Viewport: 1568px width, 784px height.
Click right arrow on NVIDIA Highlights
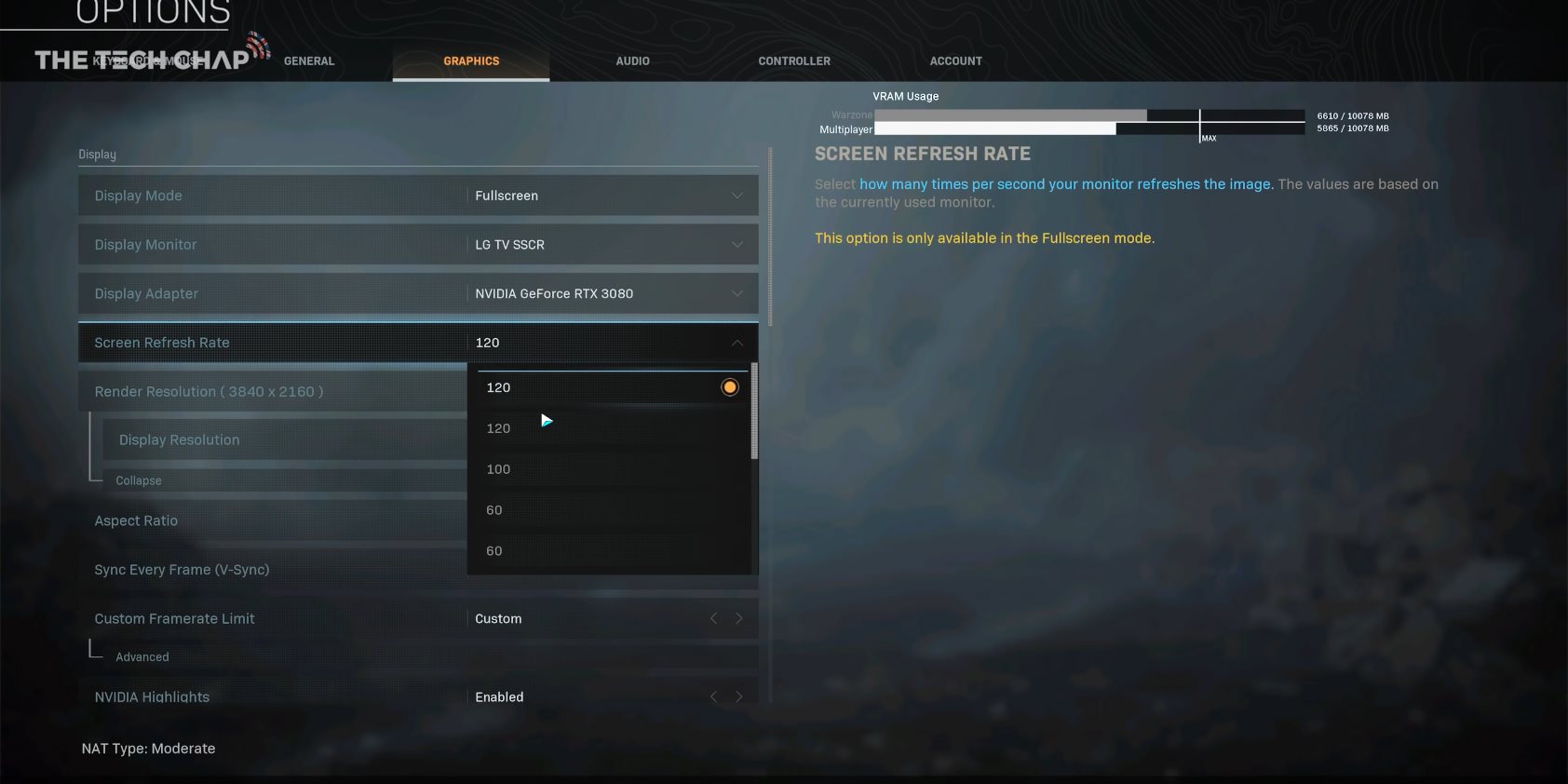tap(739, 696)
